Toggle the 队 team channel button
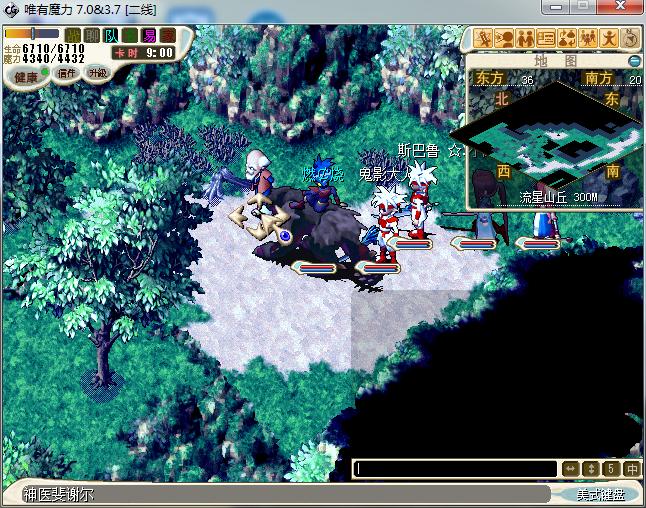The height and width of the screenshot is (508, 646). click(110, 35)
